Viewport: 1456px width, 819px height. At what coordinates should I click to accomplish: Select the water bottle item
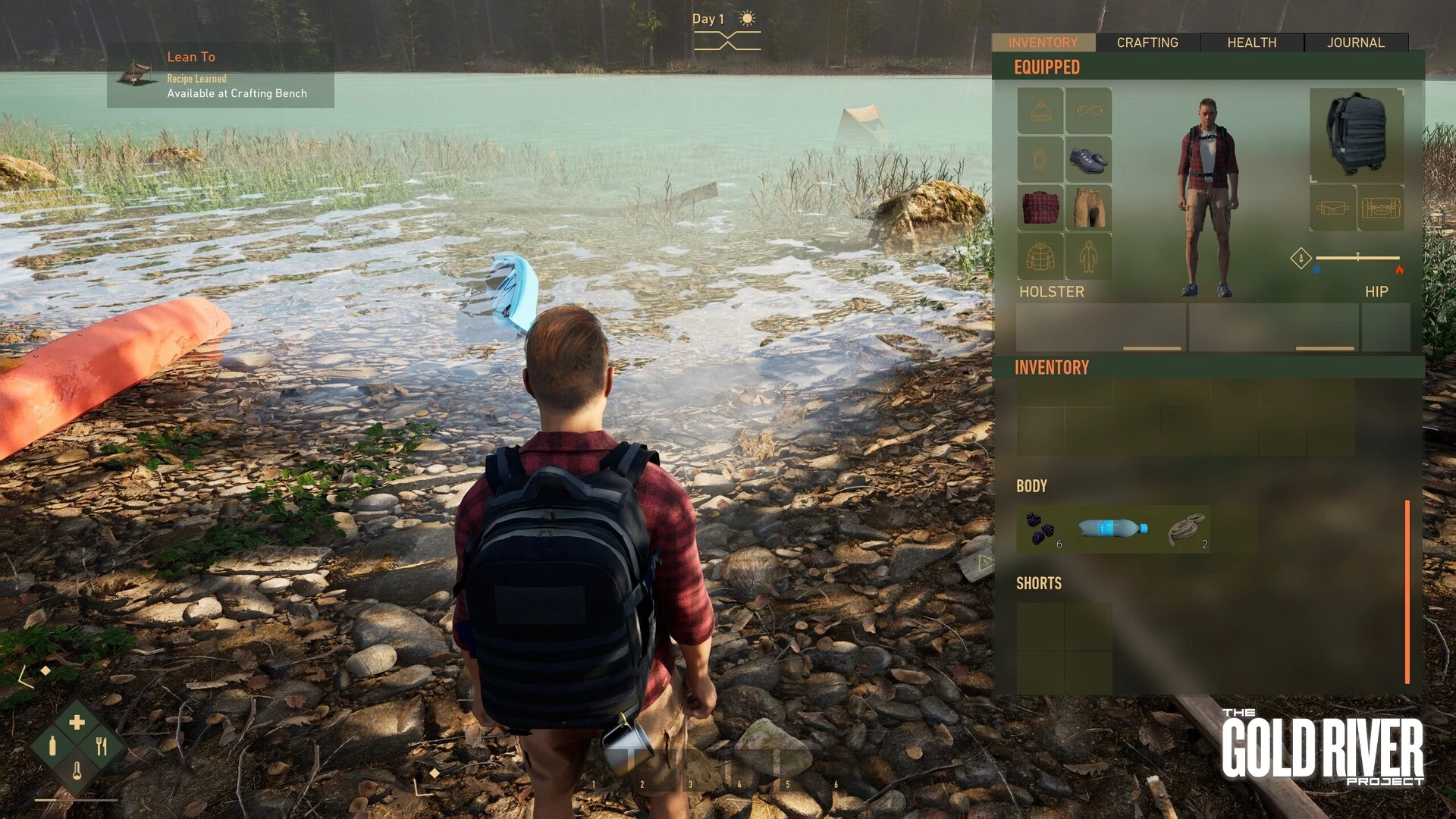tap(1112, 528)
